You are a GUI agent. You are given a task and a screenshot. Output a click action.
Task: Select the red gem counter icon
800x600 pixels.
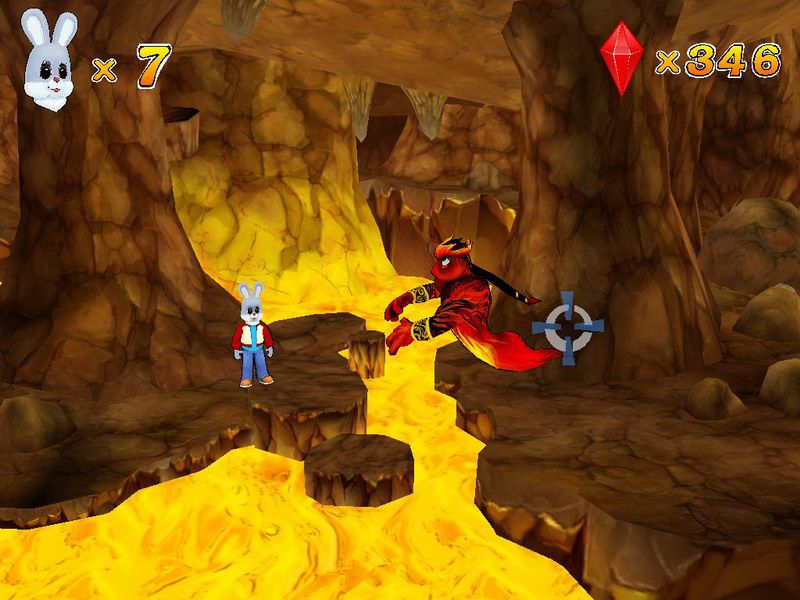[x=621, y=57]
